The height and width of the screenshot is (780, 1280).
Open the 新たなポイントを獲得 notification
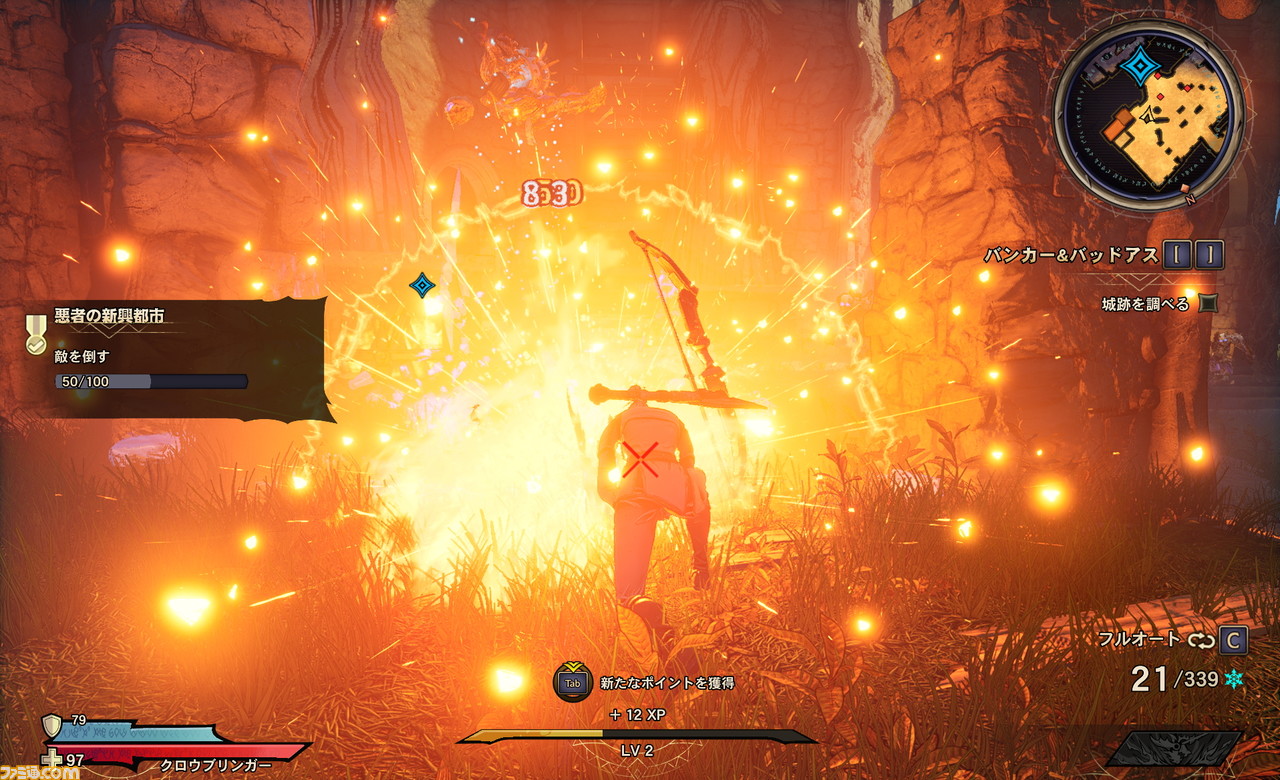[667, 683]
